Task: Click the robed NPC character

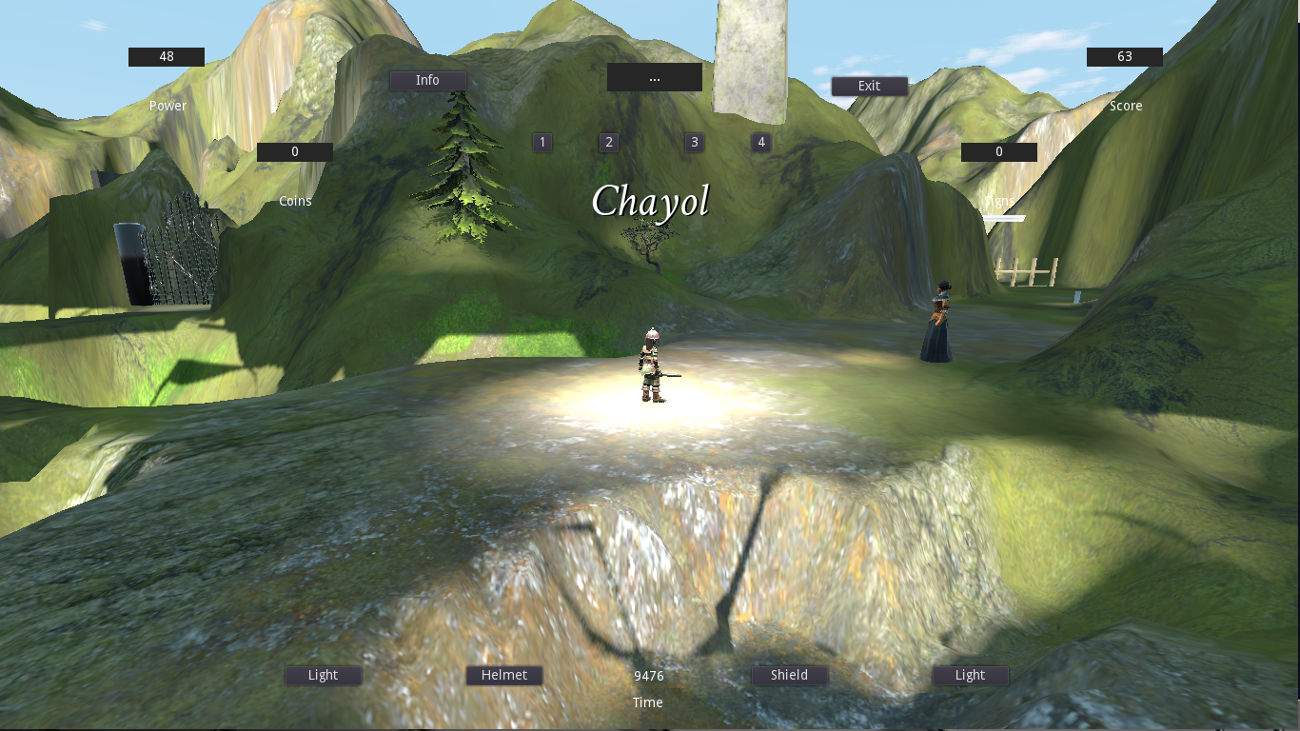Action: pos(938,320)
